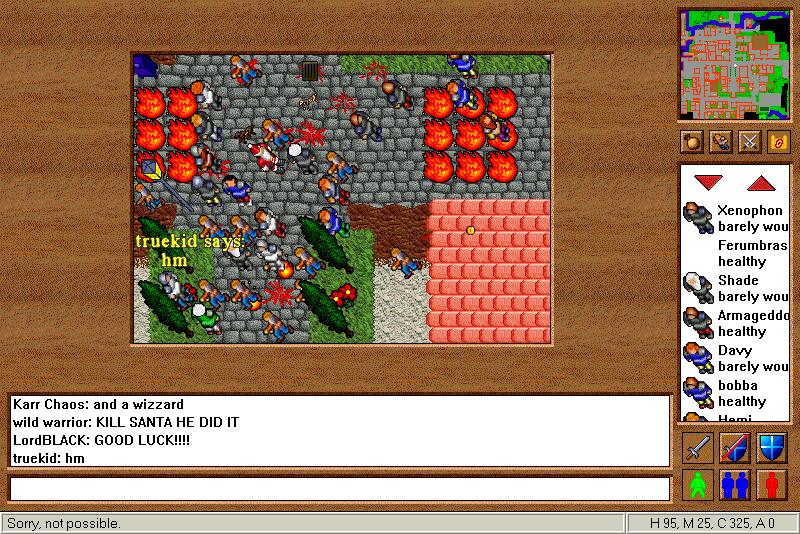
Task: Select the red standing figure stance
Action: pos(771,484)
